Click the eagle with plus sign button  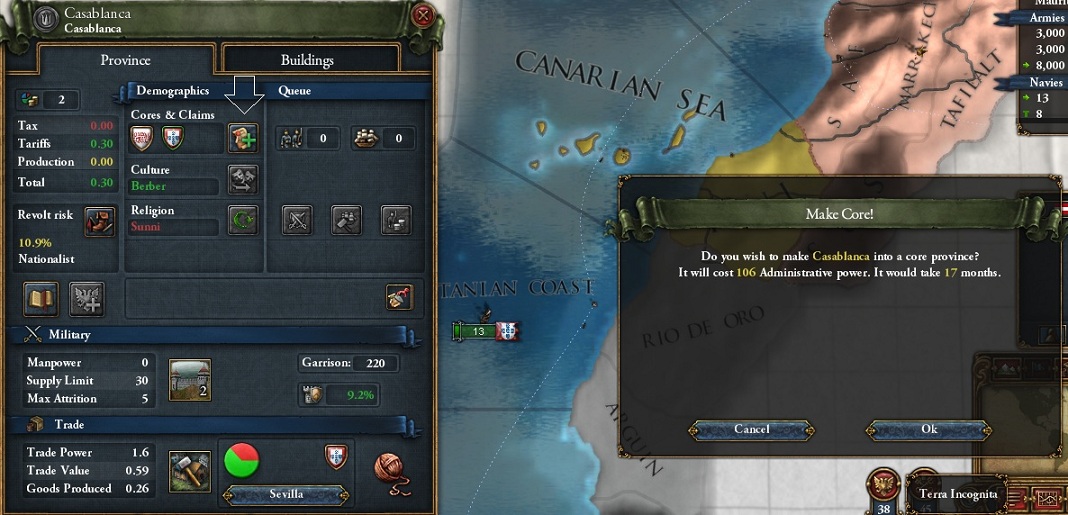tap(88, 297)
